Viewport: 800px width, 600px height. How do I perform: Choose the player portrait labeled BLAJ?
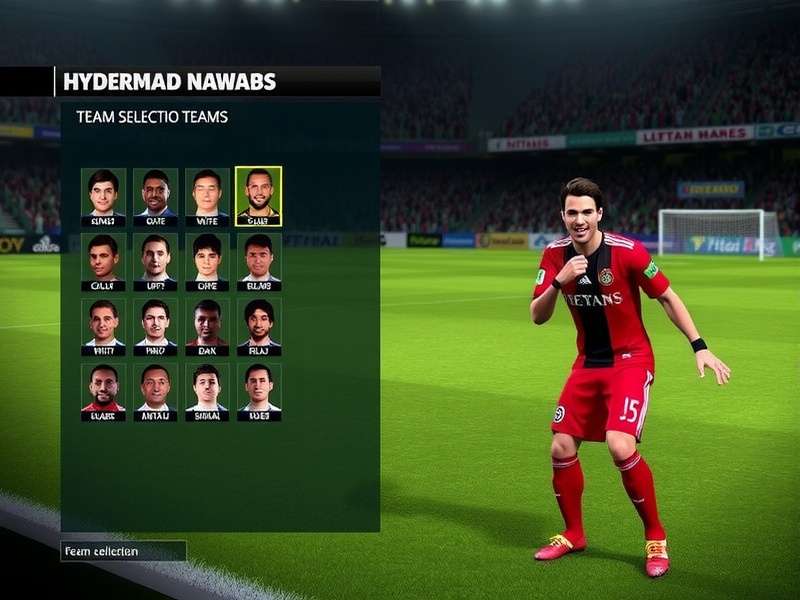pyautogui.click(x=259, y=326)
